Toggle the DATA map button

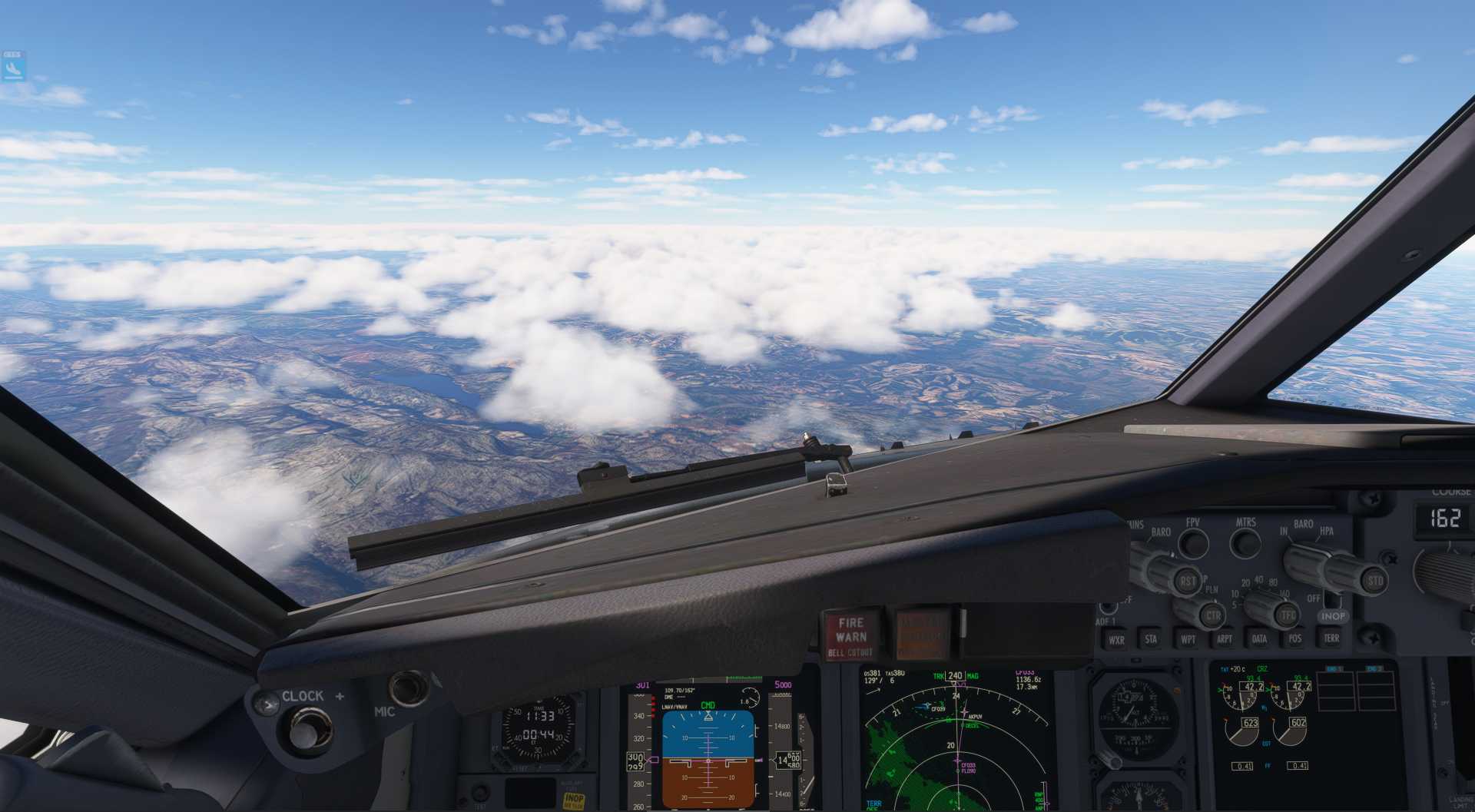[1260, 638]
